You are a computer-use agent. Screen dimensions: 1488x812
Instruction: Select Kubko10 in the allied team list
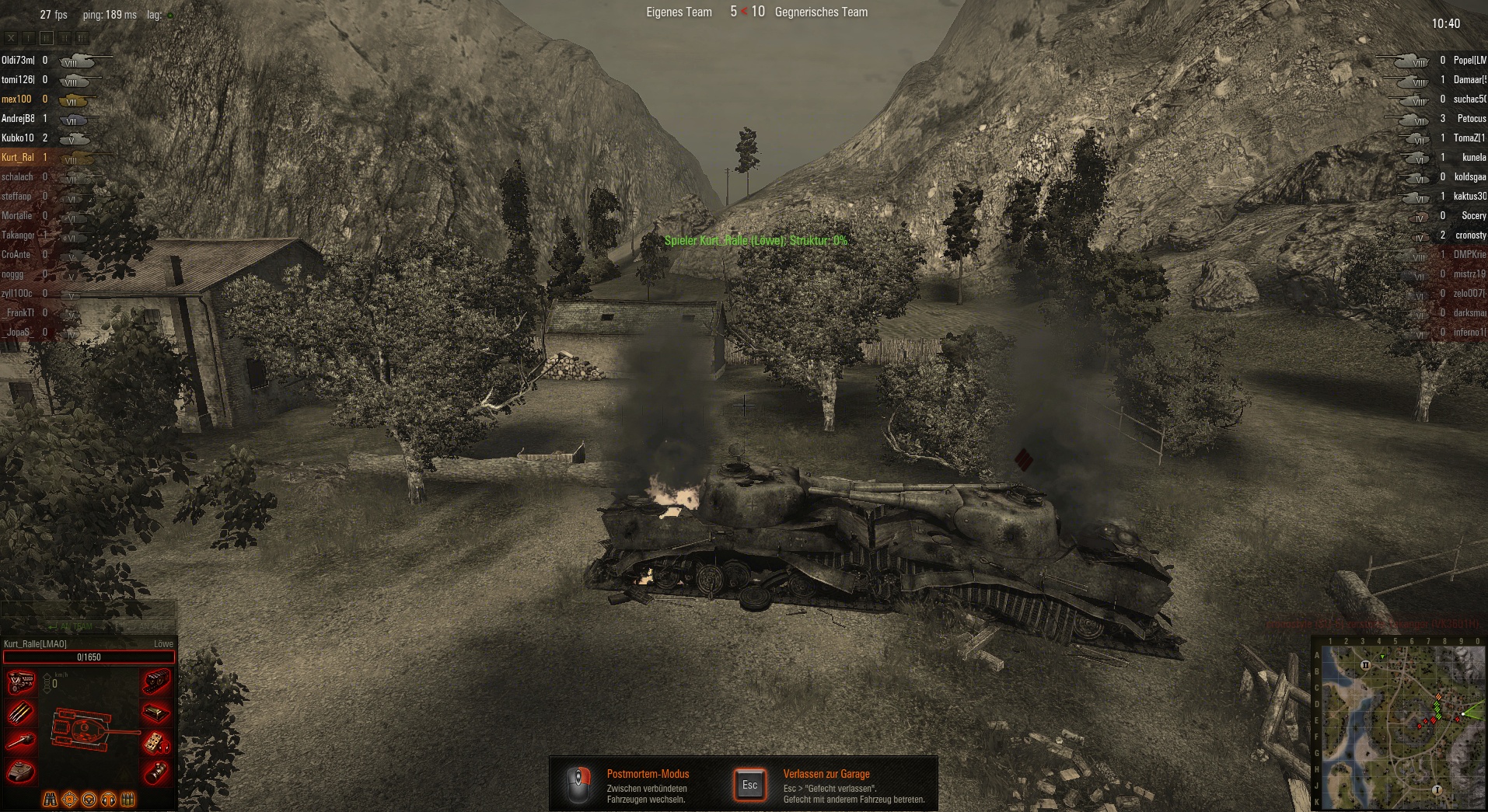(18, 138)
